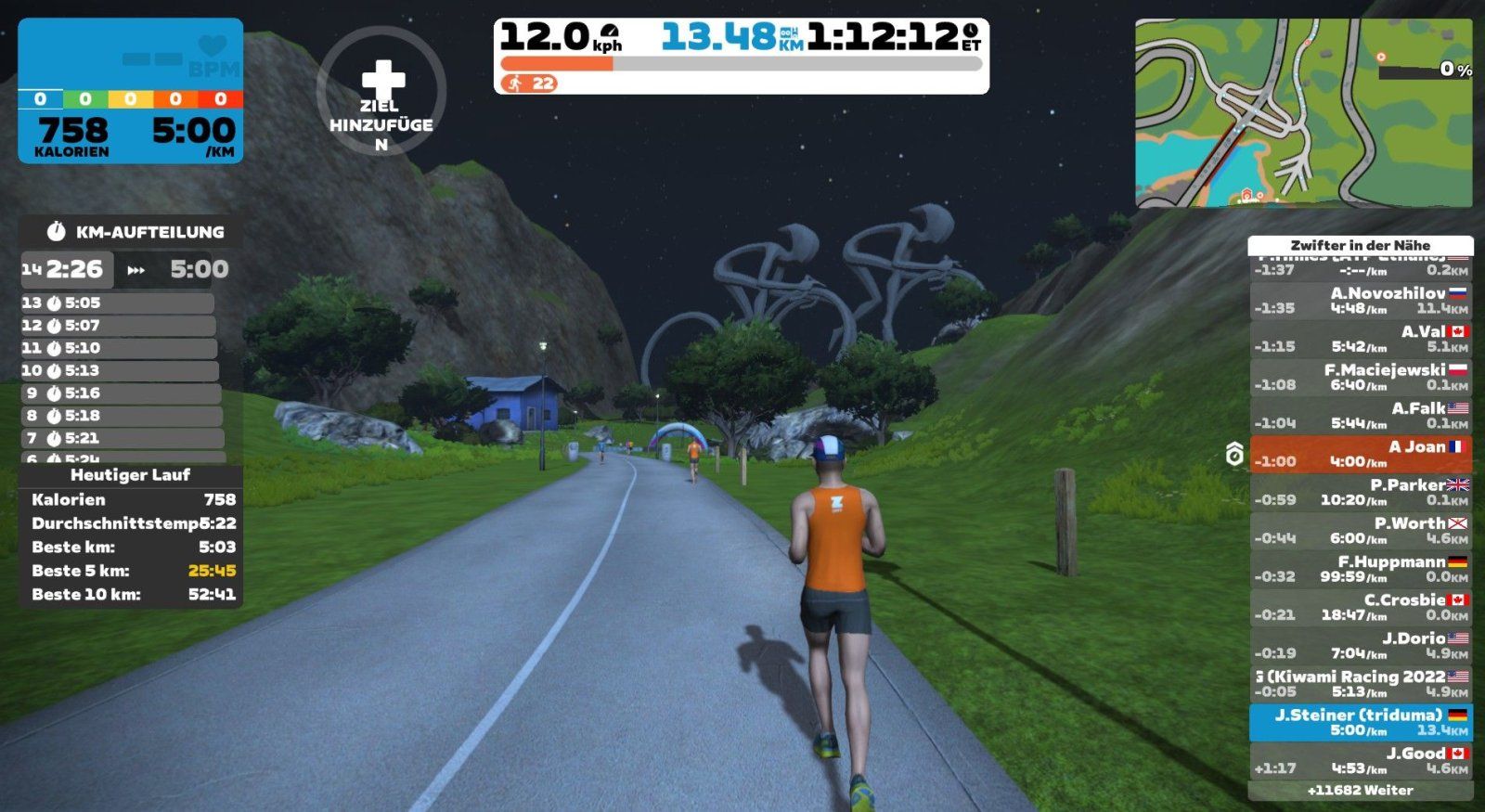Viewport: 1485px width, 812px height.
Task: Click the speed and distance bar
Action: coord(741,56)
